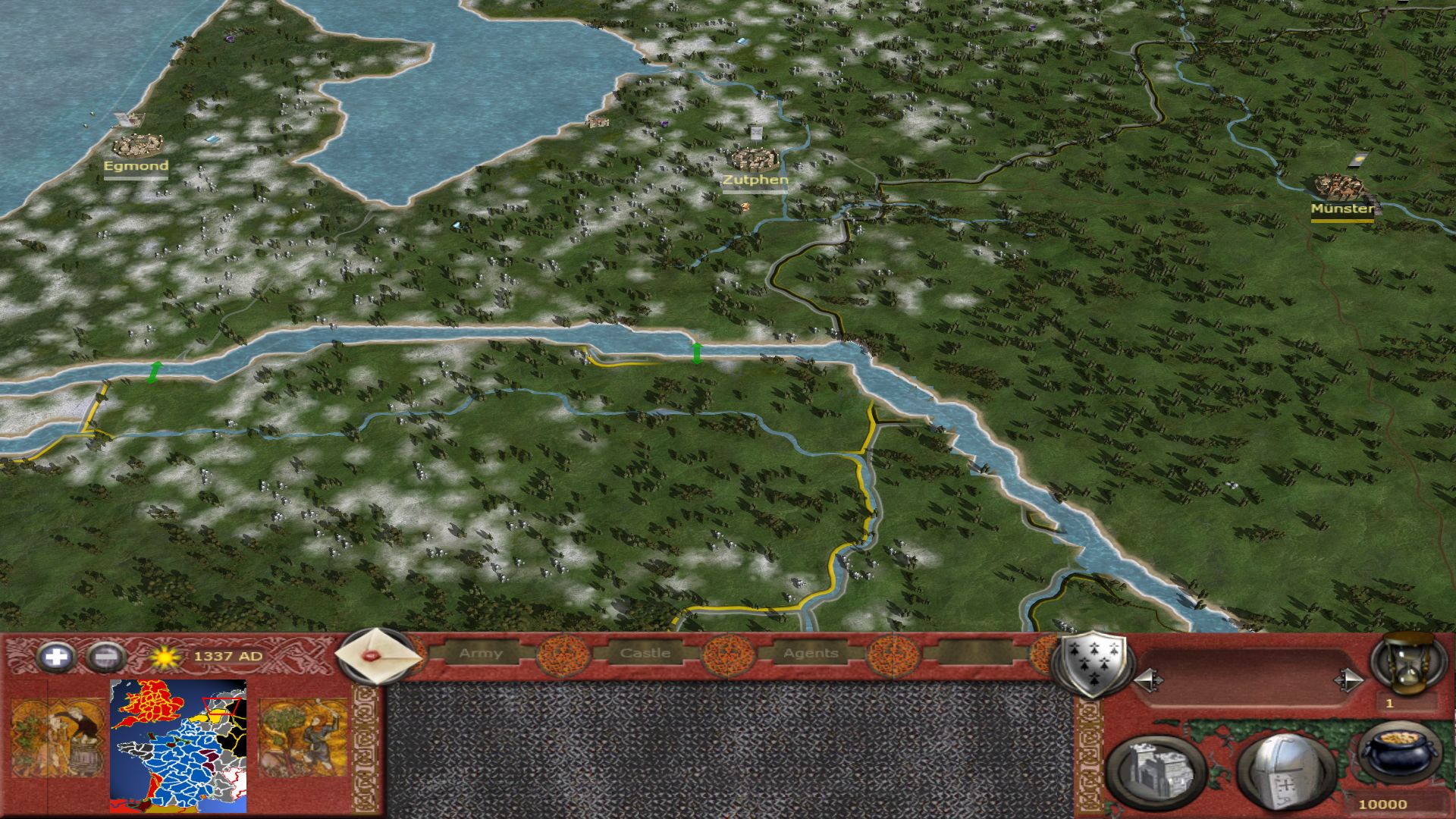Screen dimensions: 1456x819
Task: Zoom in the minimap with the plus button
Action: click(x=56, y=657)
